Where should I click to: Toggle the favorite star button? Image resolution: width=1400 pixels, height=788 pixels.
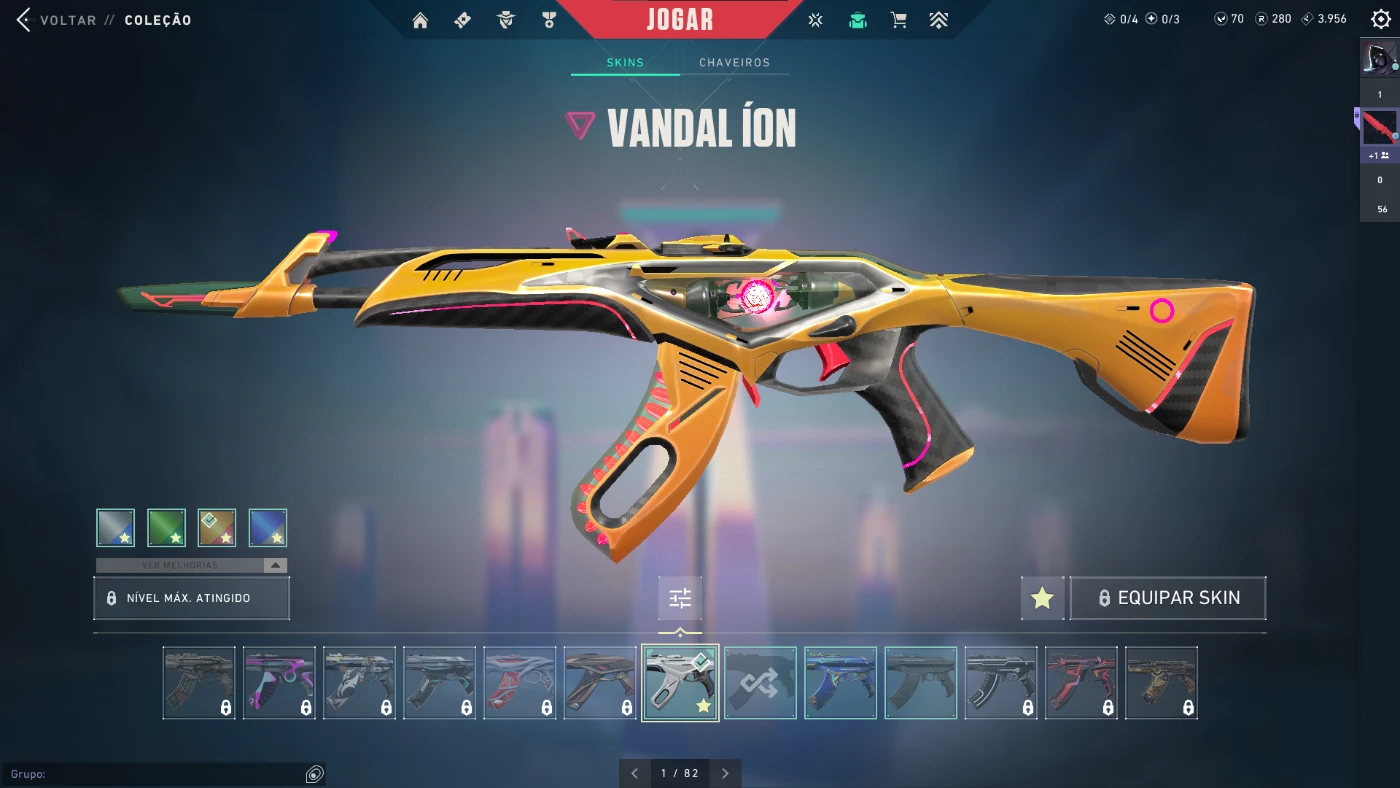(x=1042, y=598)
